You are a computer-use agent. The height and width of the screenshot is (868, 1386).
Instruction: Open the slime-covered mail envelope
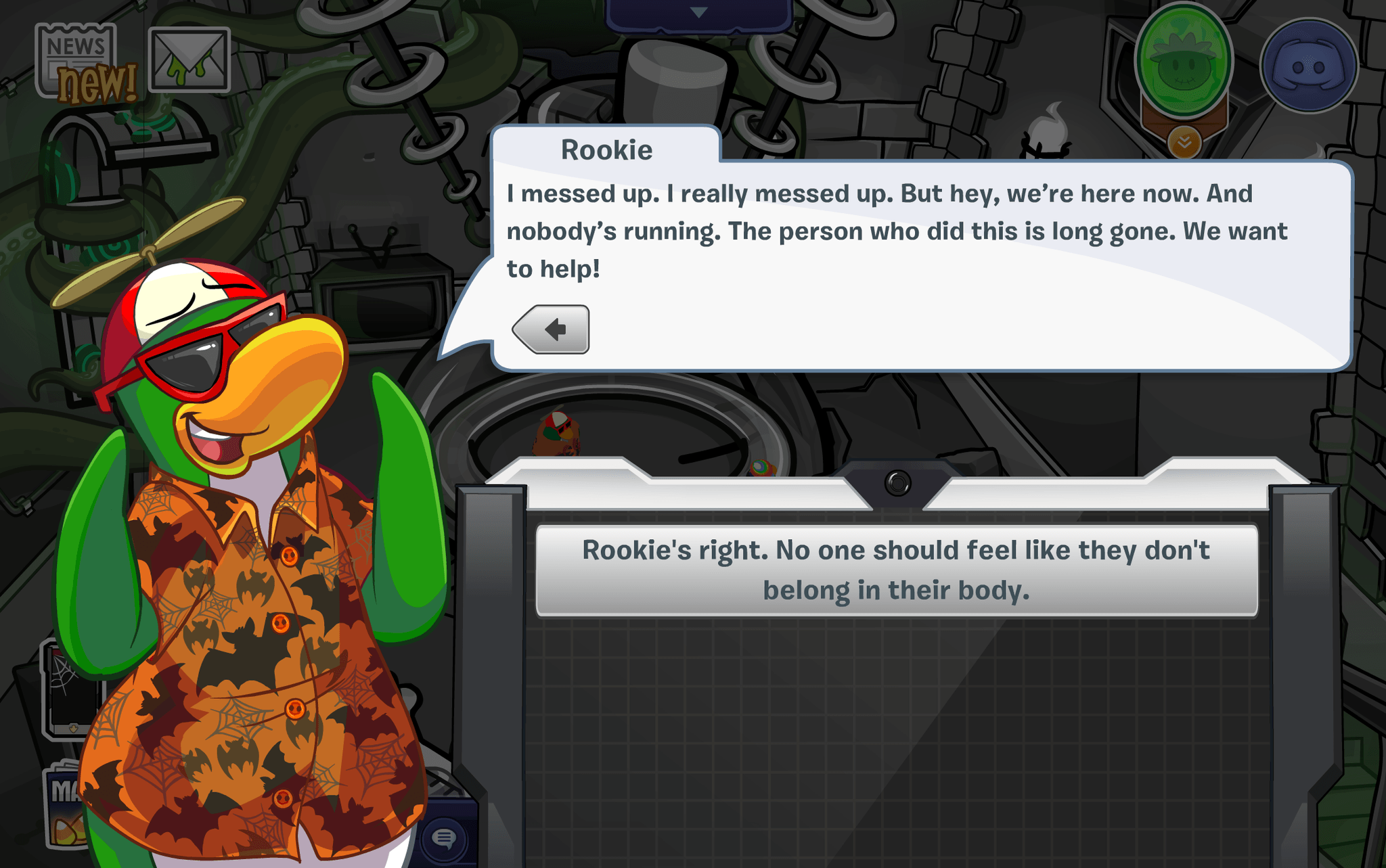pyautogui.click(x=189, y=60)
